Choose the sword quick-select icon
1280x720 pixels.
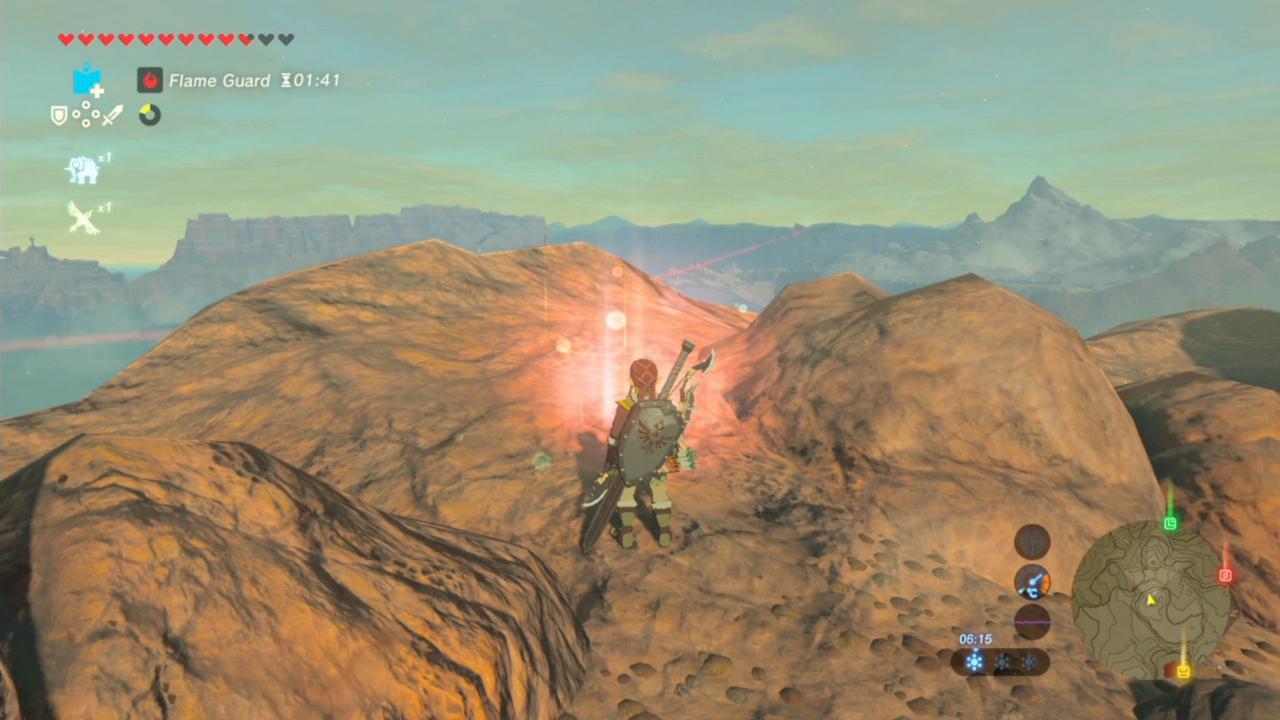112,116
